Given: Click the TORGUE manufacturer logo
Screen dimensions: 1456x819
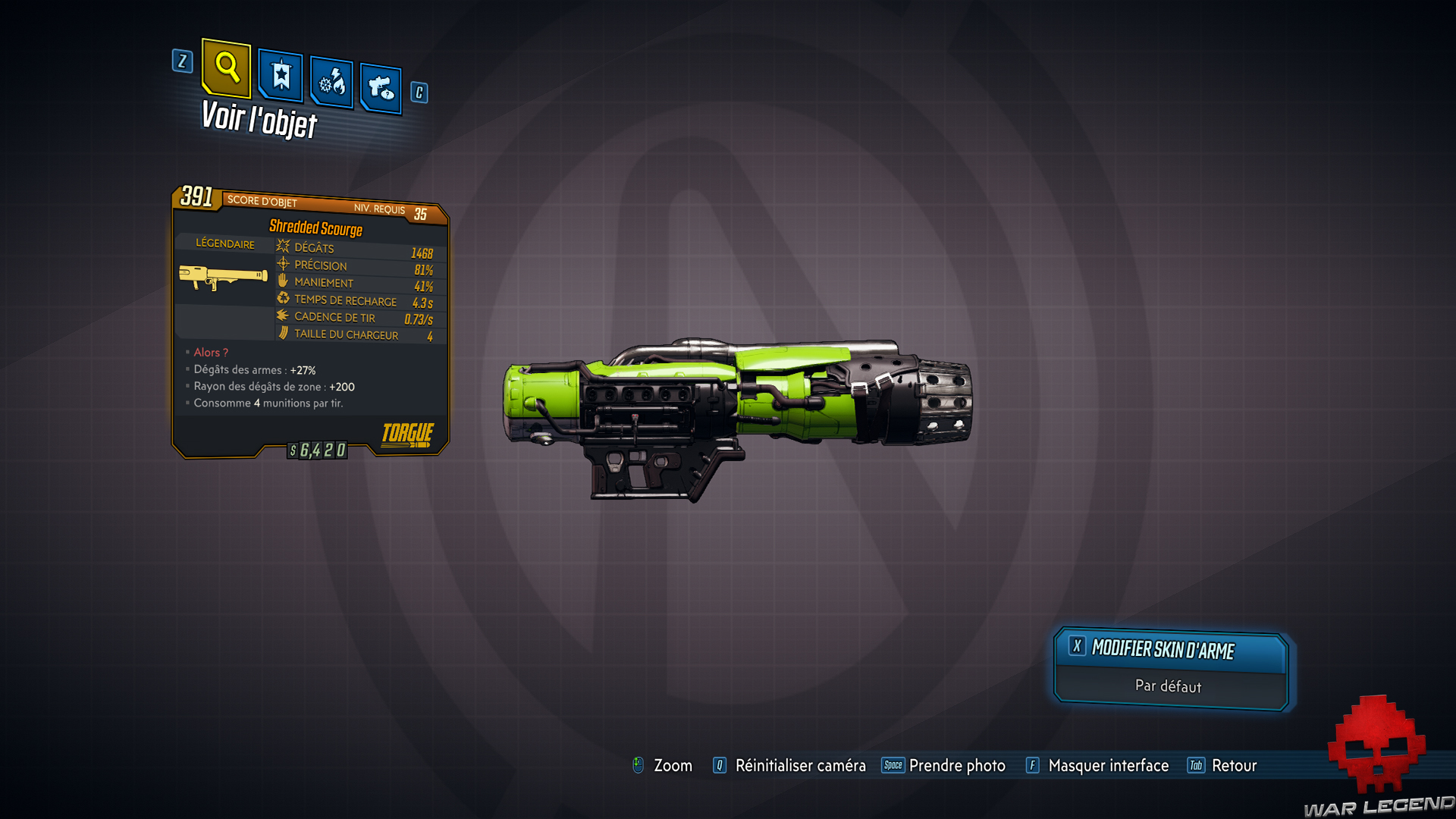Looking at the screenshot, I should coord(406,434).
